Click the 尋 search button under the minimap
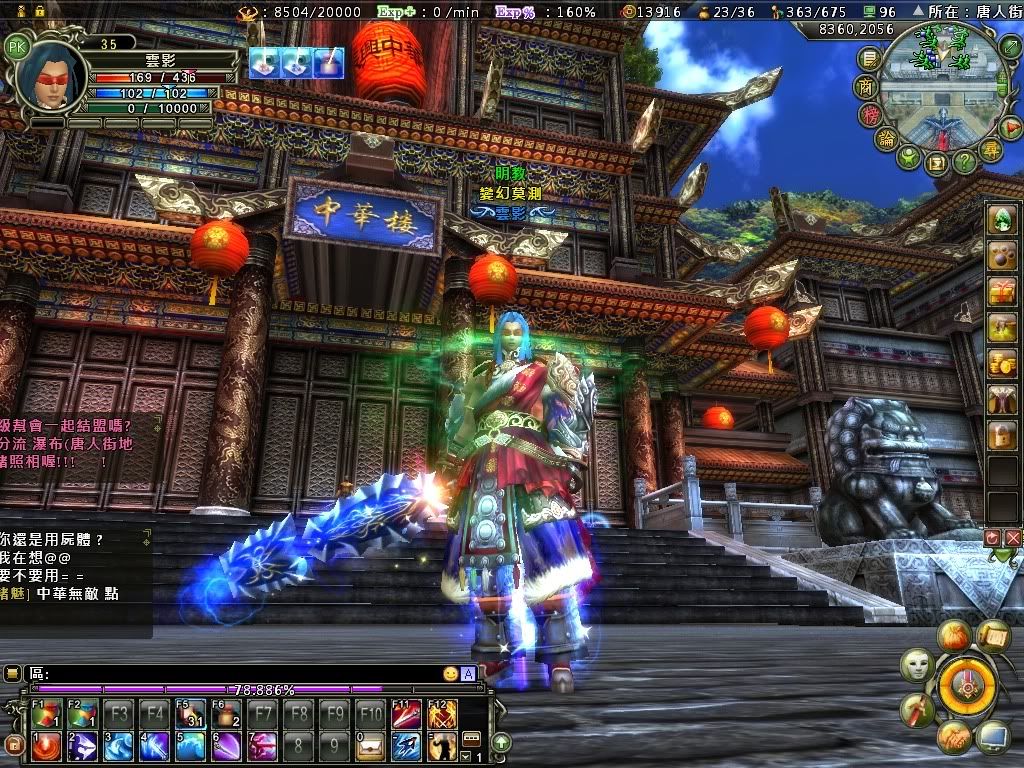This screenshot has height=768, width=1024. pyautogui.click(x=989, y=151)
